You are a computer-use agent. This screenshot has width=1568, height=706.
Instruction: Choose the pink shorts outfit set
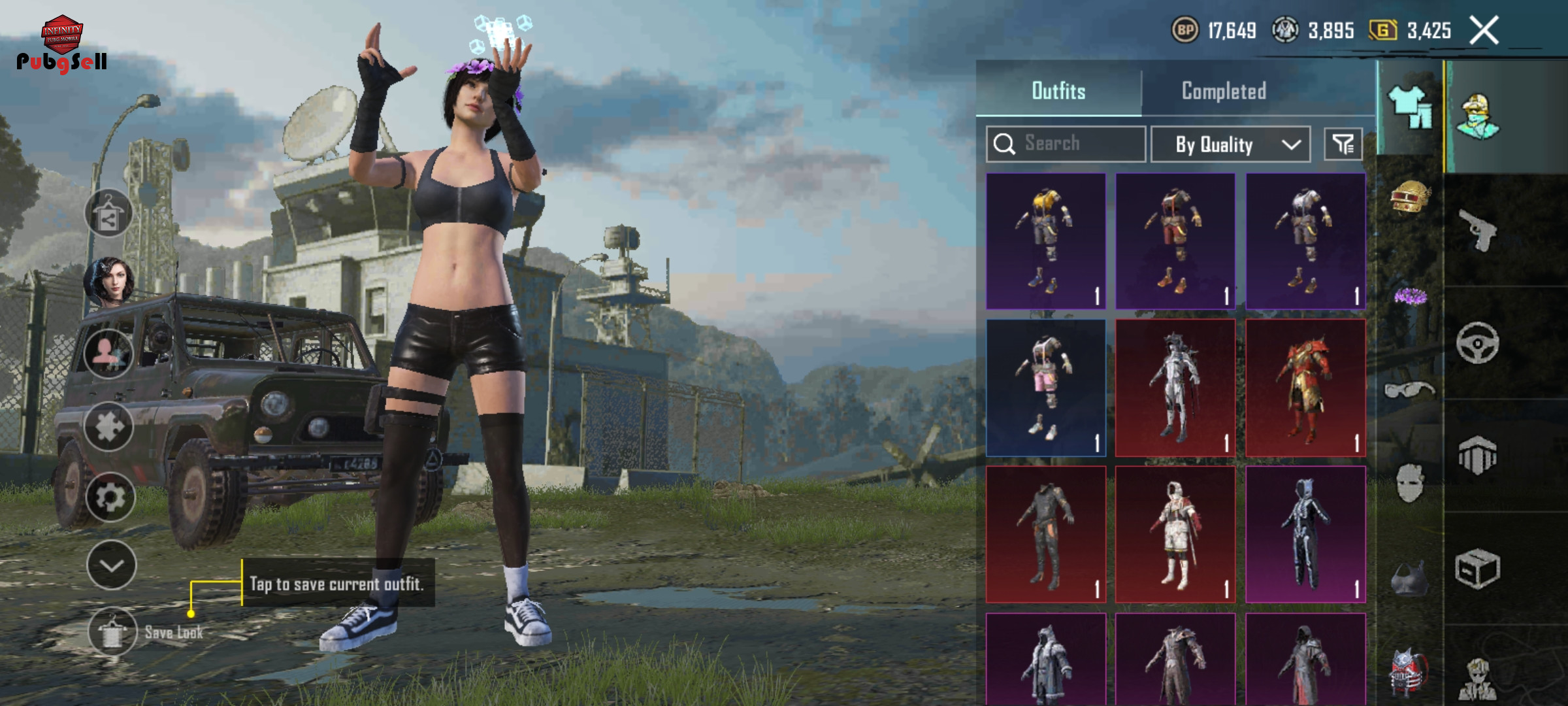(1046, 388)
